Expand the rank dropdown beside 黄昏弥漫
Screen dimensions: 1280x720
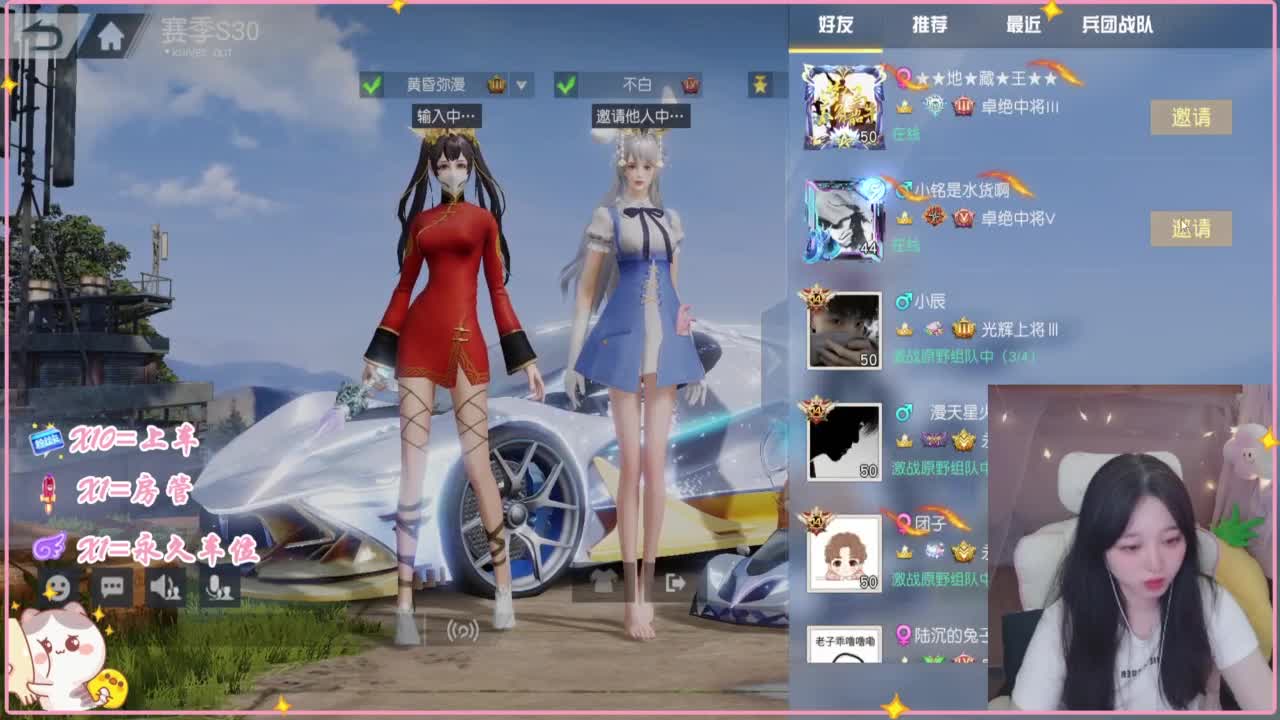click(523, 86)
